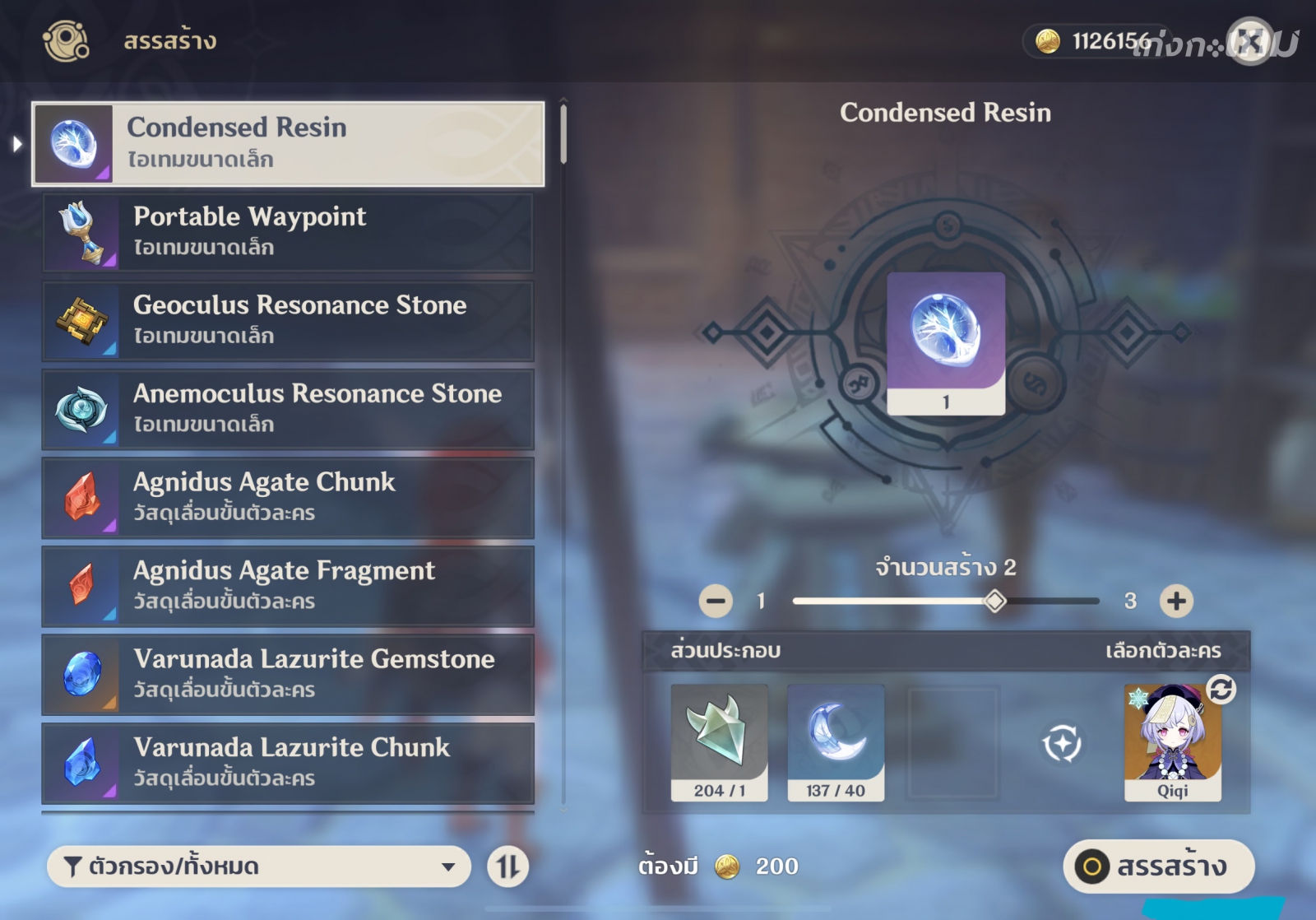Screen dimensions: 1316x920
Task: Select the Condensed Resin recipe
Action: (288, 144)
